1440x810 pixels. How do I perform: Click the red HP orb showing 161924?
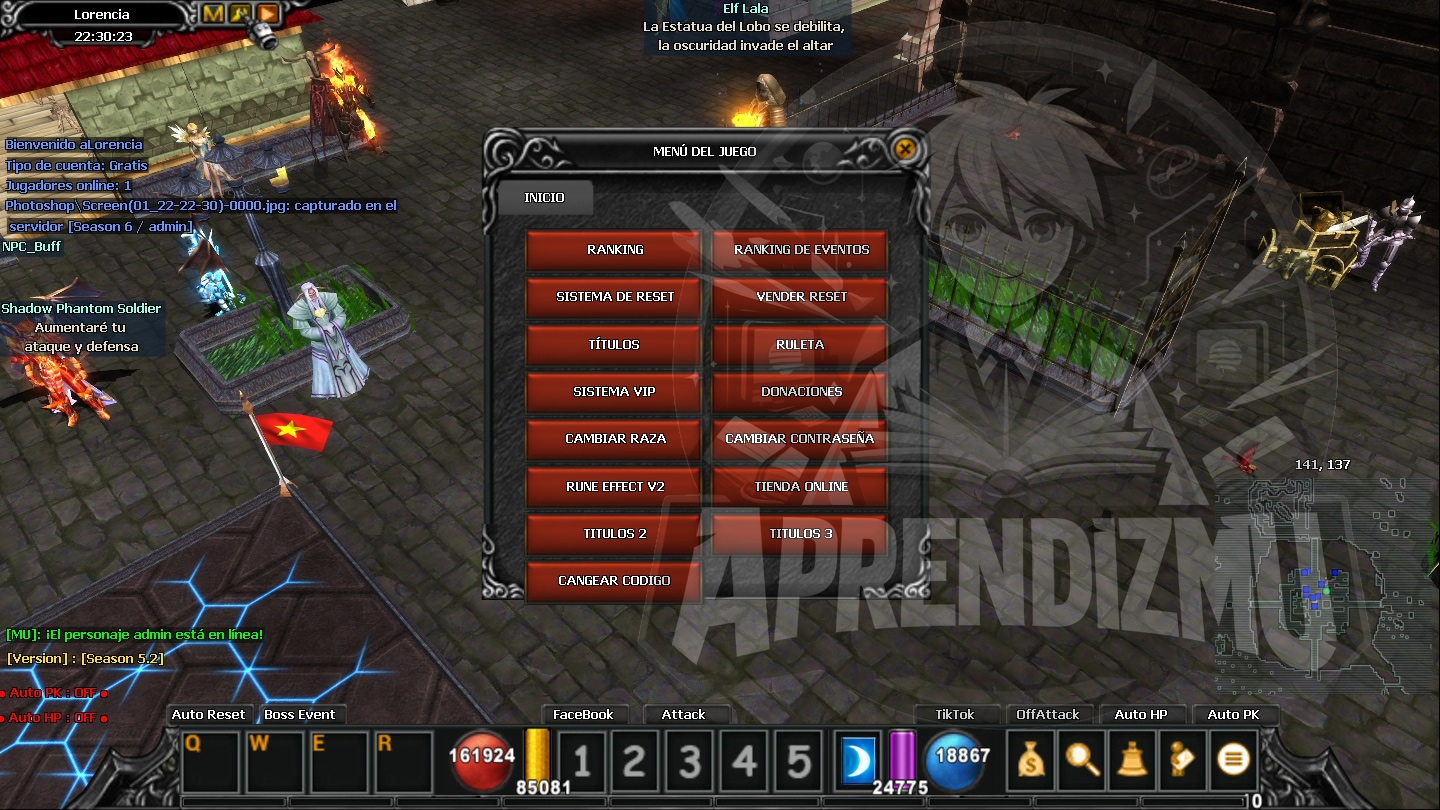coord(482,760)
